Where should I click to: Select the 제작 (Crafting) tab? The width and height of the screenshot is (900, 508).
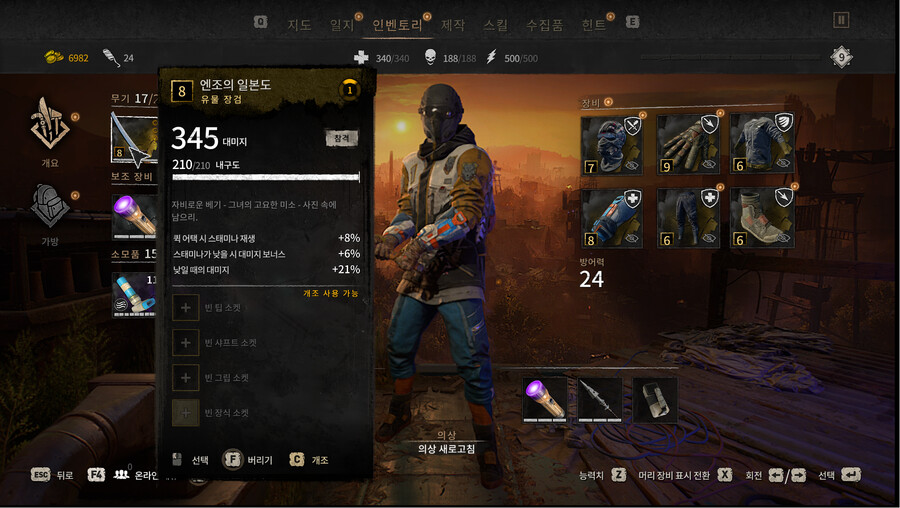point(453,24)
